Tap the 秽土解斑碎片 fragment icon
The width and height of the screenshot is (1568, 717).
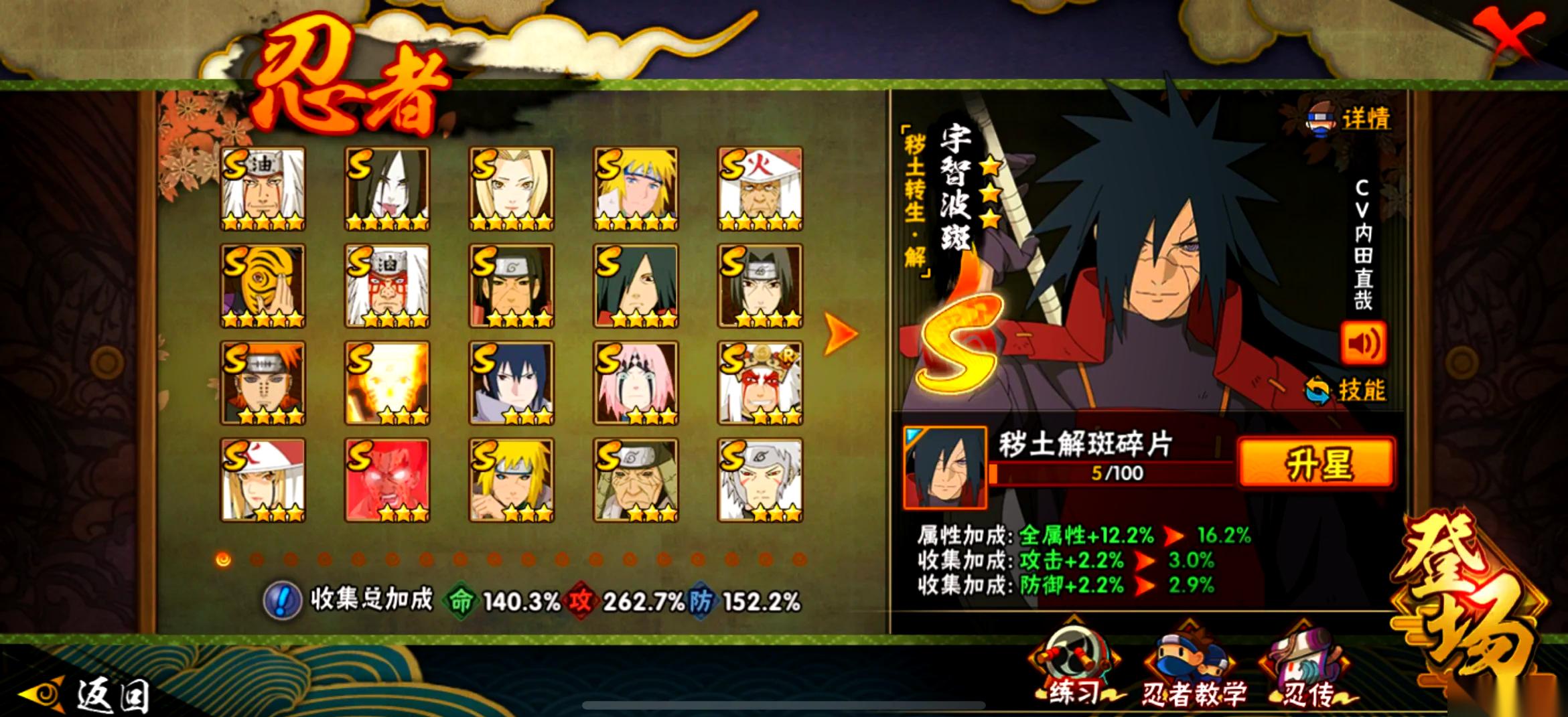click(x=944, y=467)
